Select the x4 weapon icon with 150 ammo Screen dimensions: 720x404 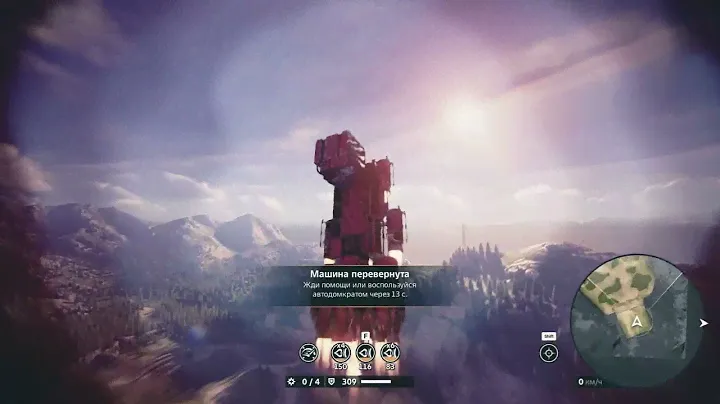point(340,352)
